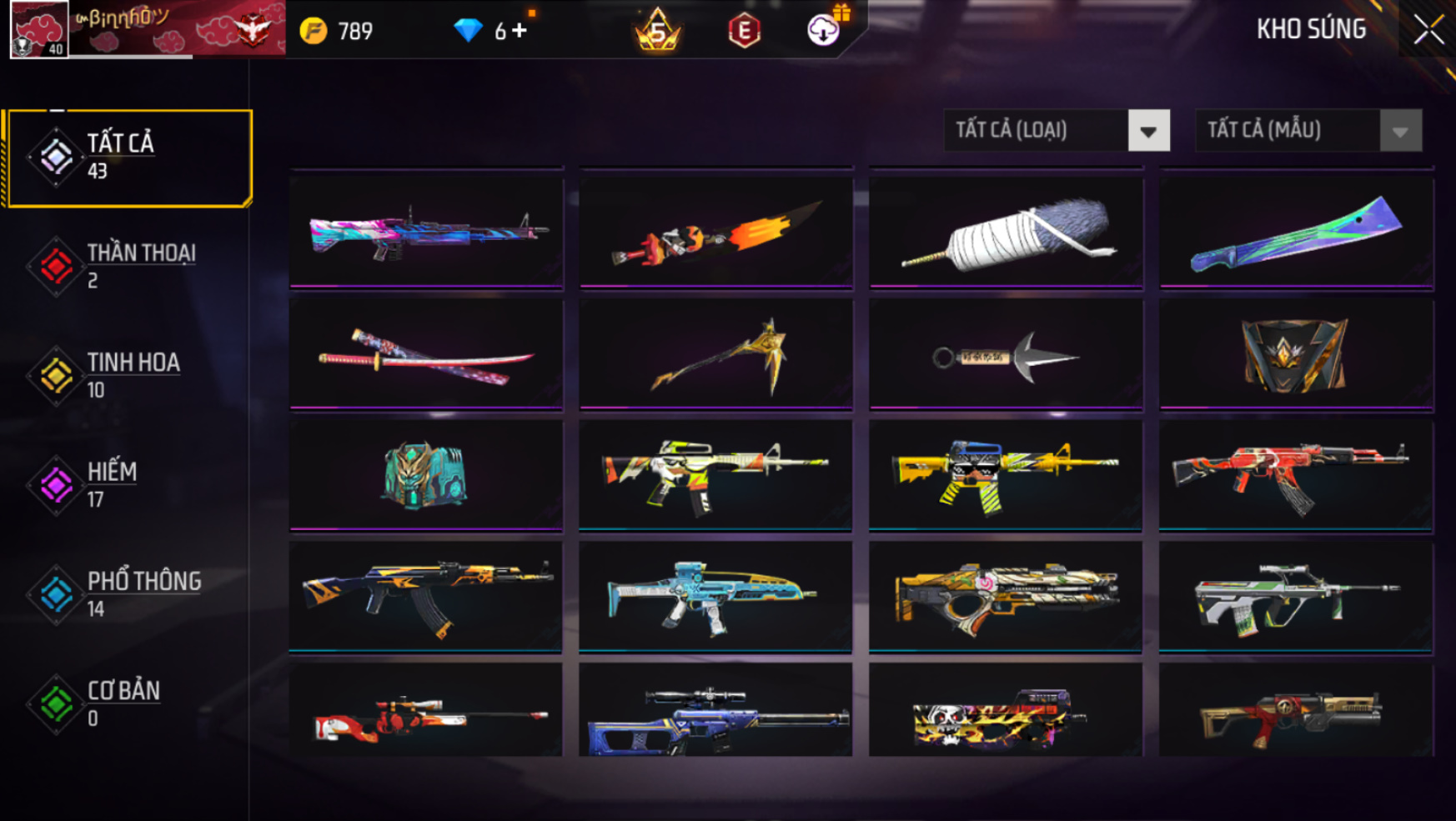Select the red AK rifle skin
The height and width of the screenshot is (821, 1456).
tap(1296, 475)
